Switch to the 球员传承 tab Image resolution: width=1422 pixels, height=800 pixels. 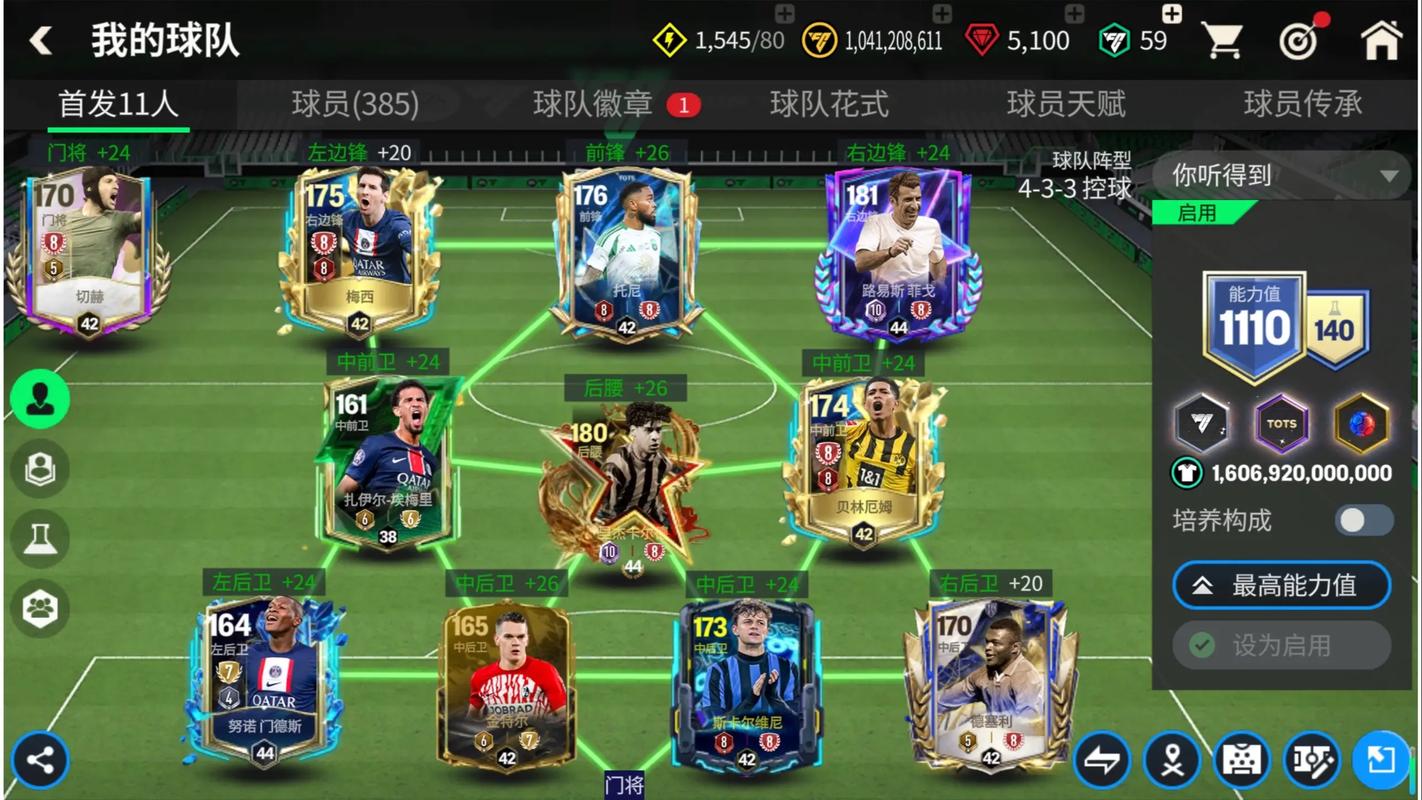point(1302,104)
